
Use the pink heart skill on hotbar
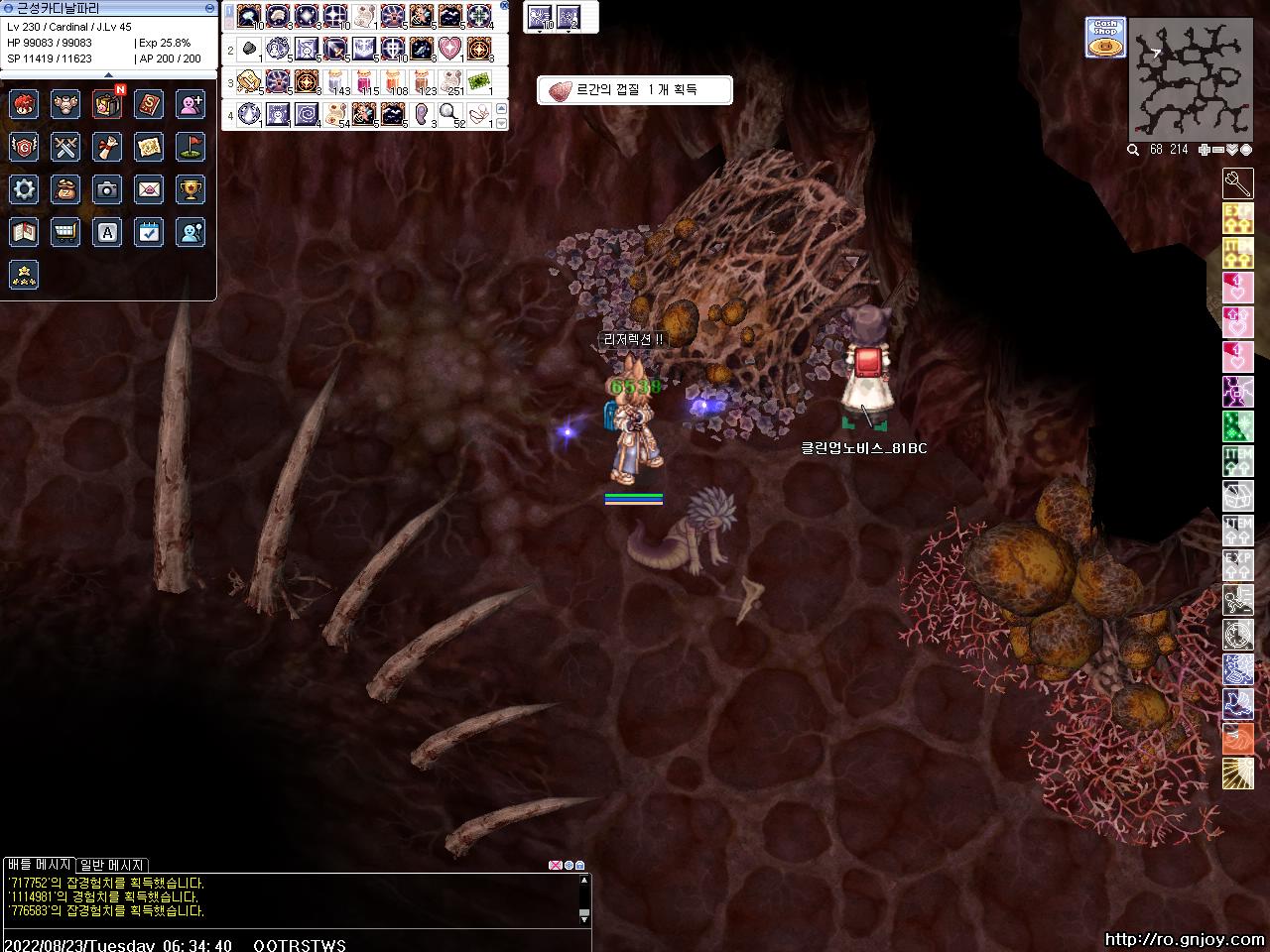(450, 48)
